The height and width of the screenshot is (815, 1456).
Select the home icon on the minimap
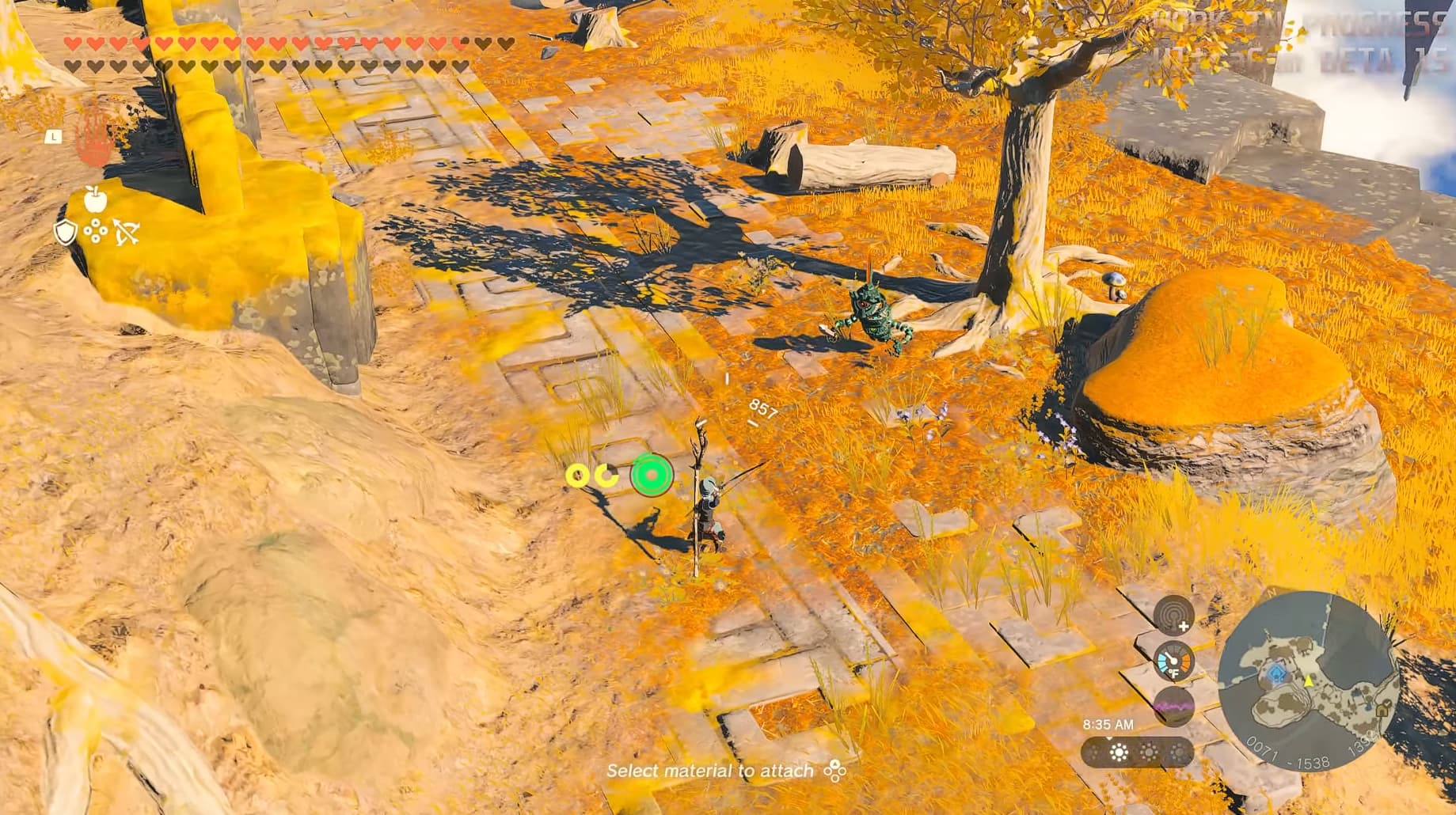(x=1382, y=711)
